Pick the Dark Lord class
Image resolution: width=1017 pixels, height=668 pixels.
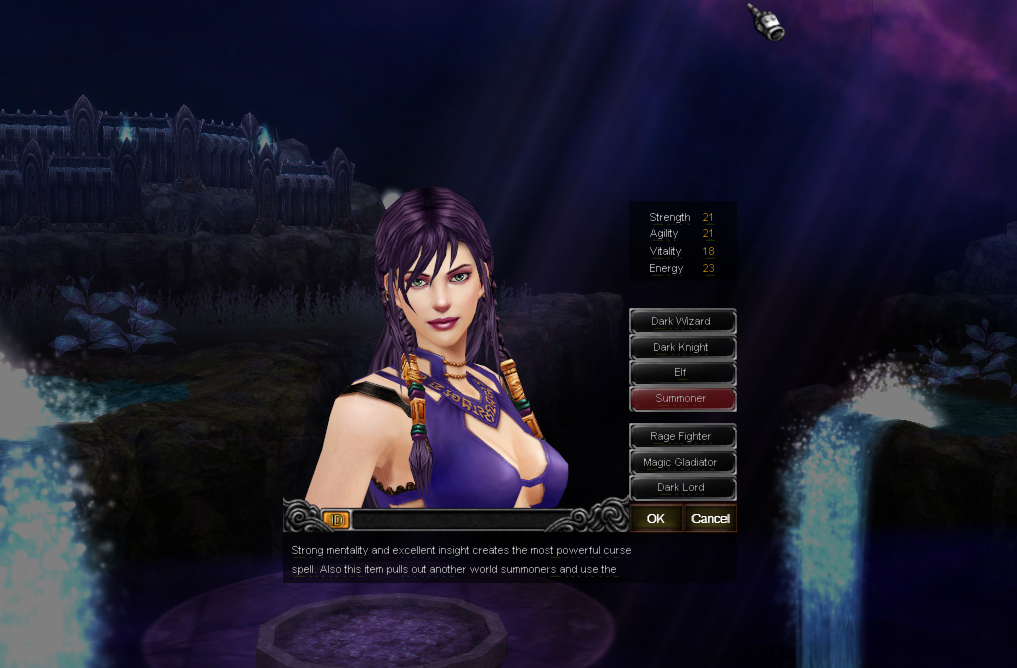682,487
